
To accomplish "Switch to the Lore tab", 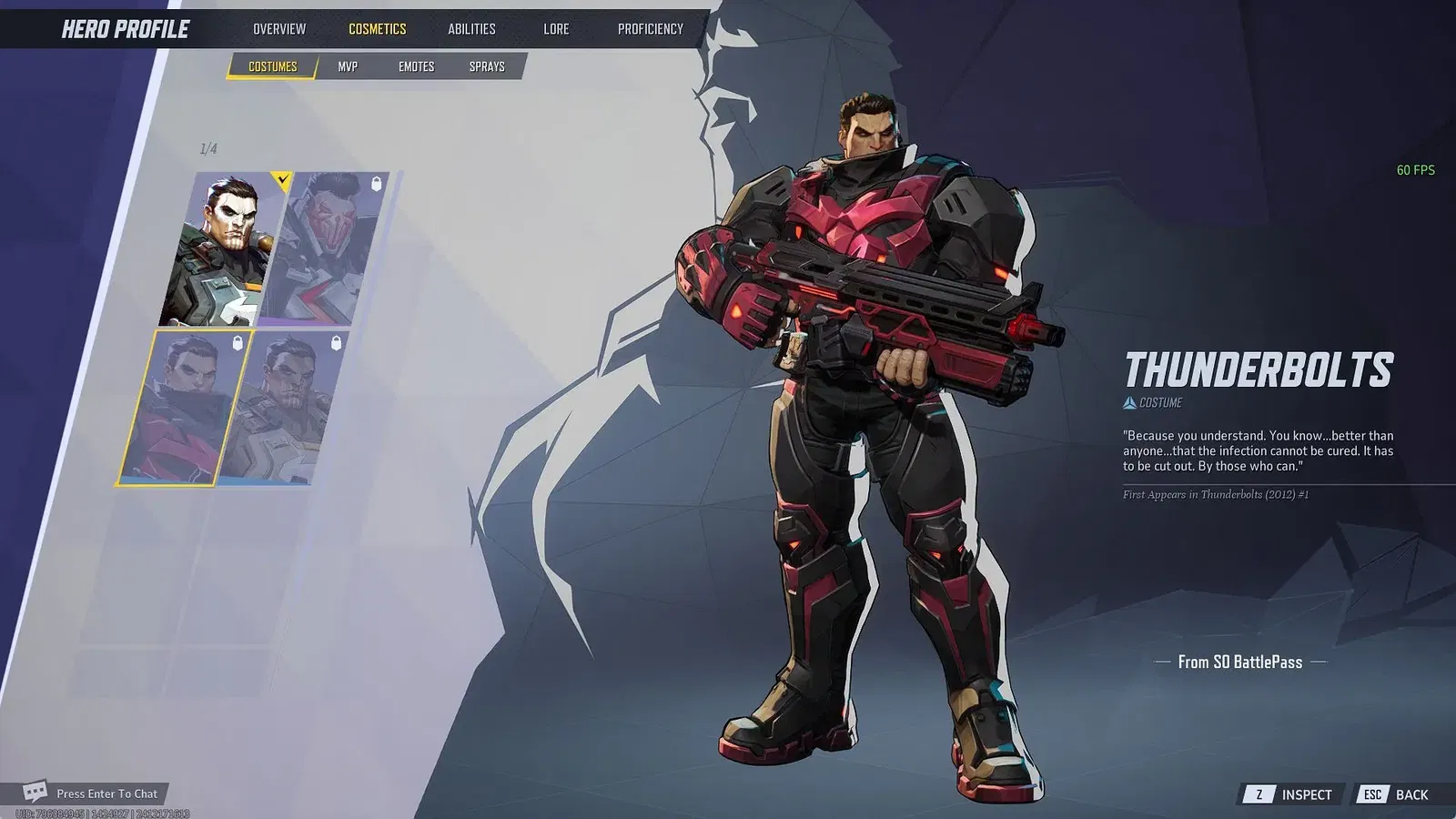I will coord(555,28).
